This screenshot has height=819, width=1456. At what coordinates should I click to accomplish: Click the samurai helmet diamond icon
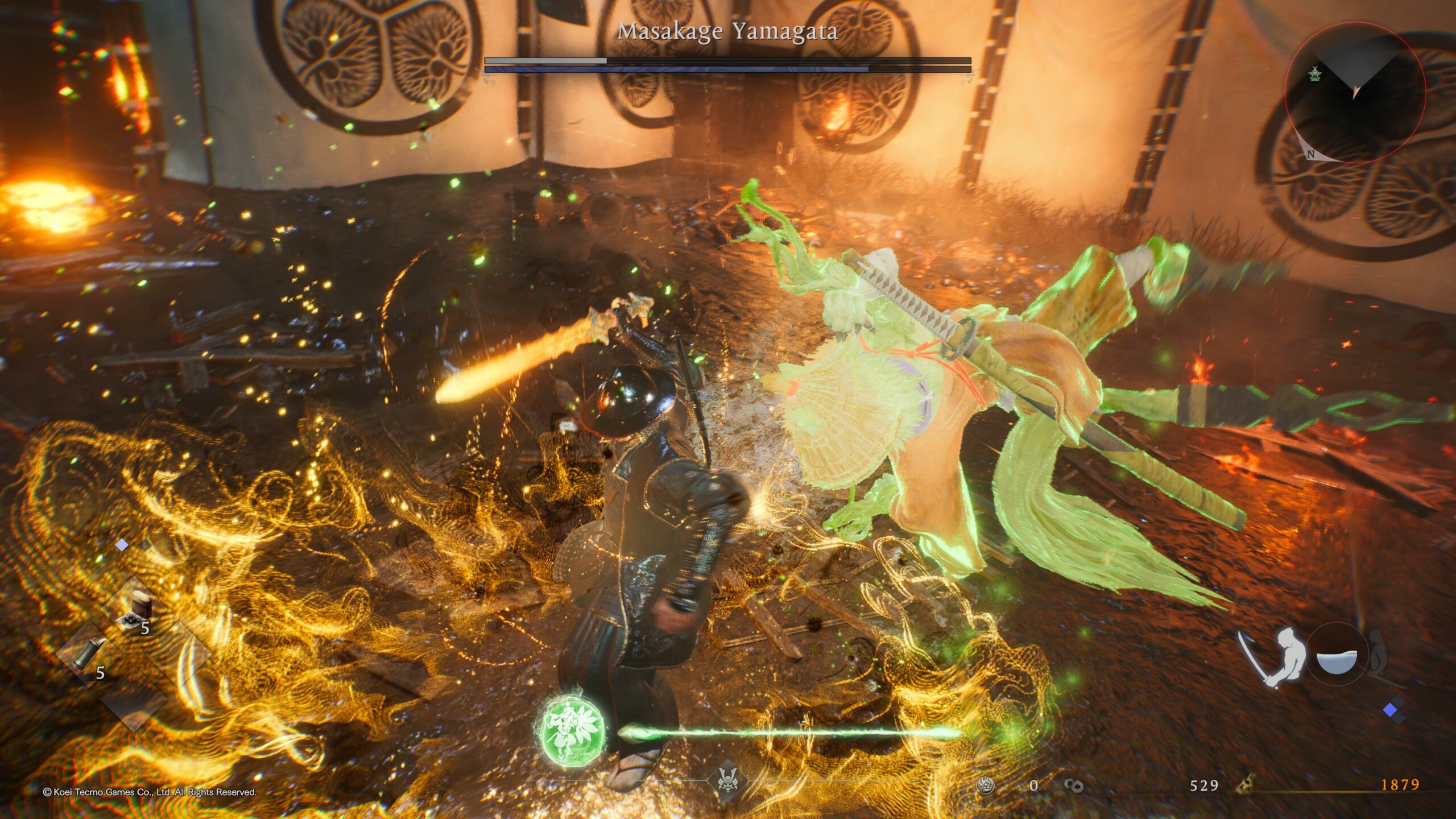[728, 781]
